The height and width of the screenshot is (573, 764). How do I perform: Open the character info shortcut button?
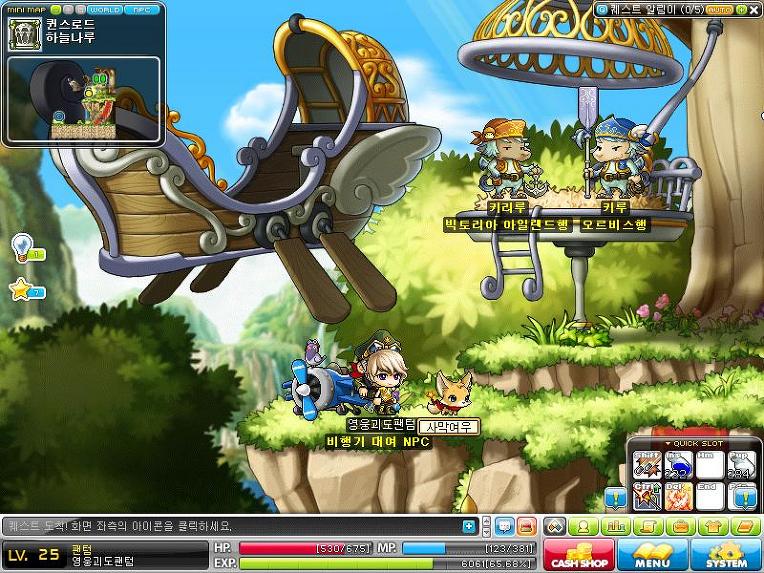pyautogui.click(x=583, y=526)
